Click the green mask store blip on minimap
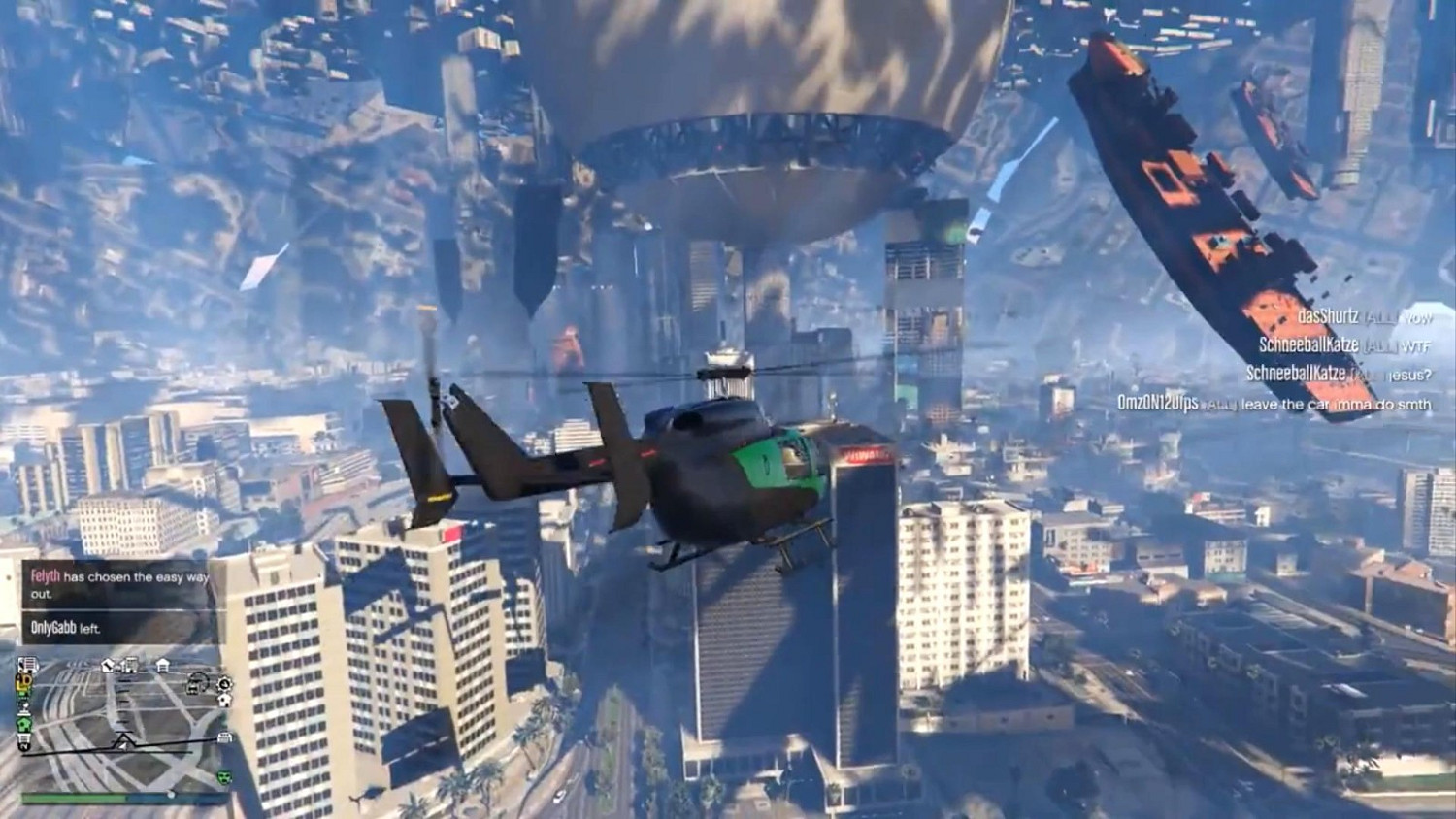1456x819 pixels. point(223,778)
